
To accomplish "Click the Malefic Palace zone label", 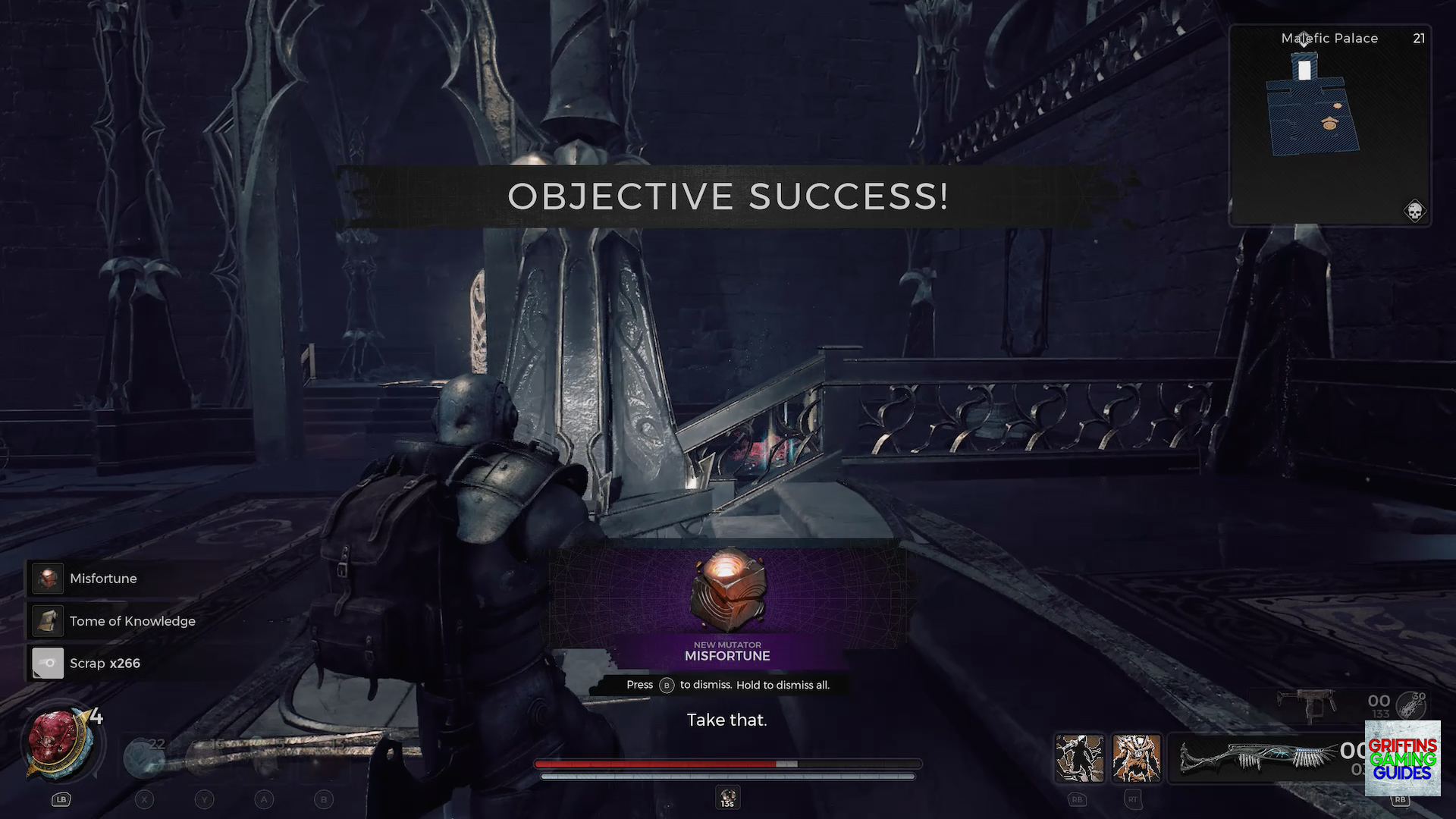I will tap(1329, 38).
